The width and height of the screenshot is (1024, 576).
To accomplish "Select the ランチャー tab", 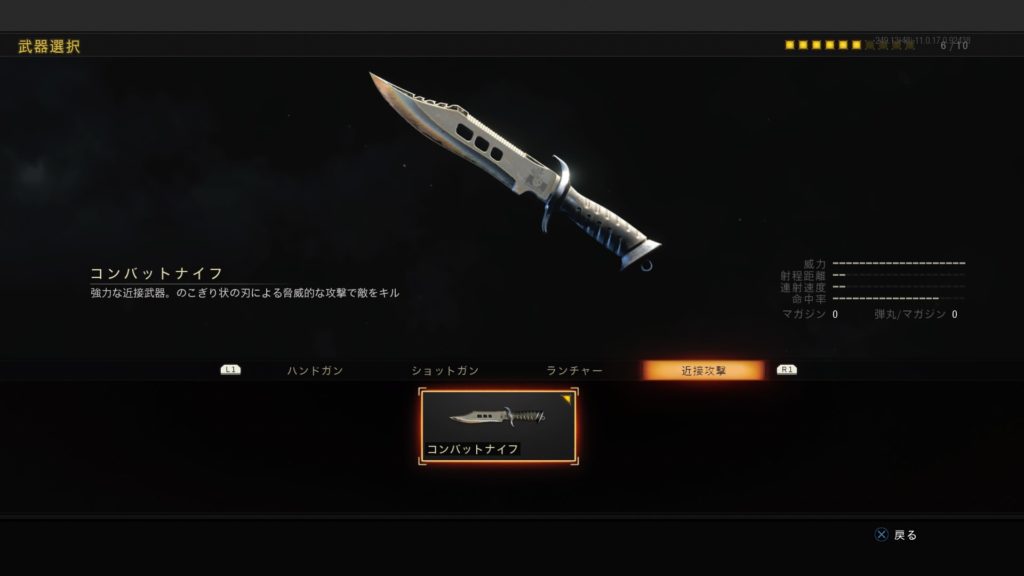I will (x=574, y=371).
